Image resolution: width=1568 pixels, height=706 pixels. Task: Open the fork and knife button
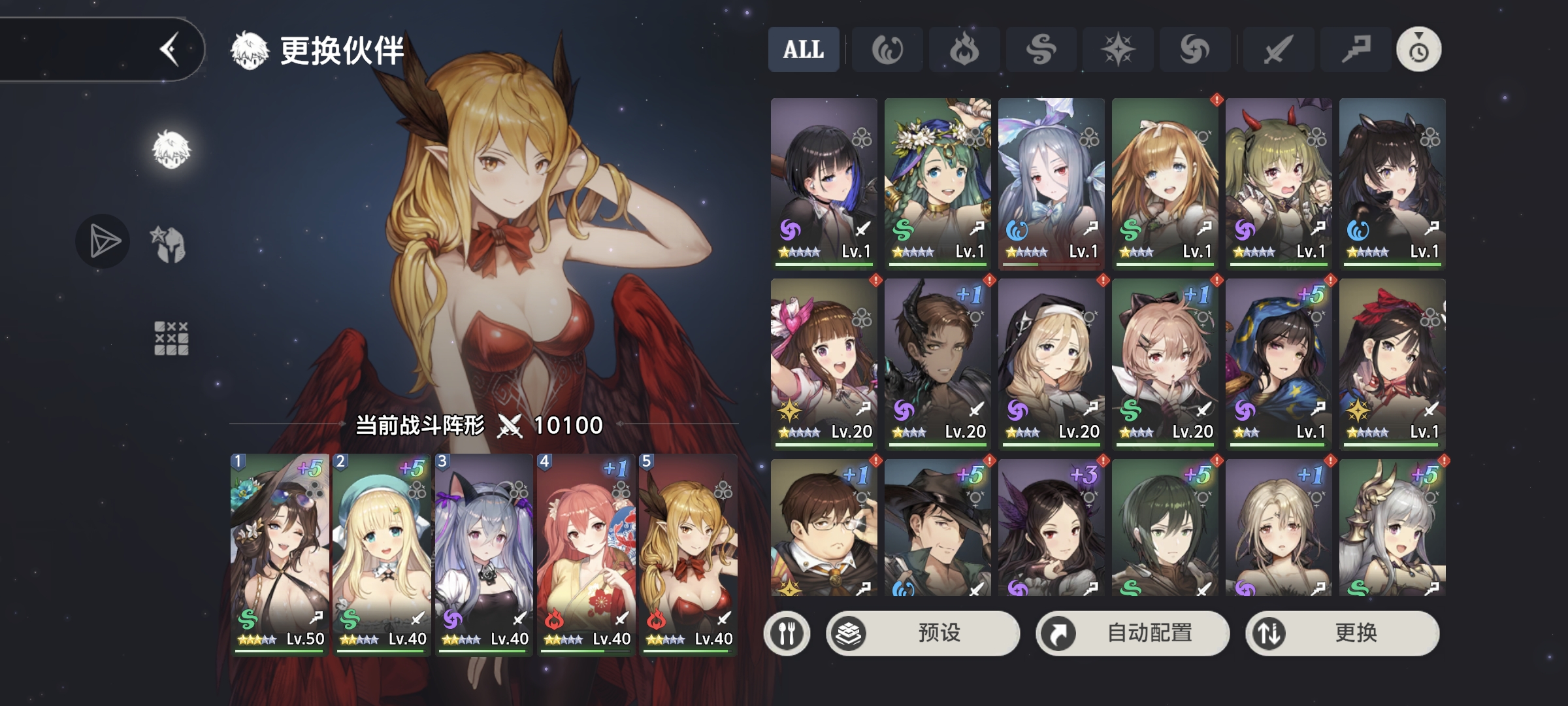point(787,633)
